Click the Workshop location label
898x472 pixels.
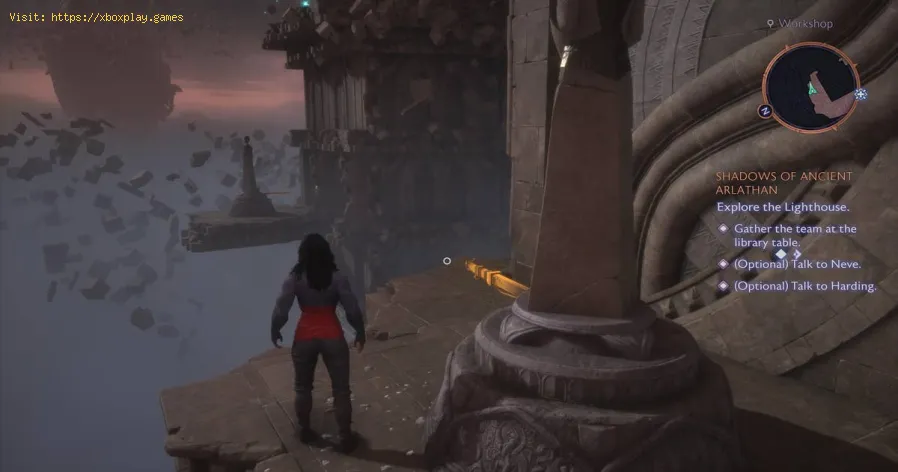[x=805, y=24]
